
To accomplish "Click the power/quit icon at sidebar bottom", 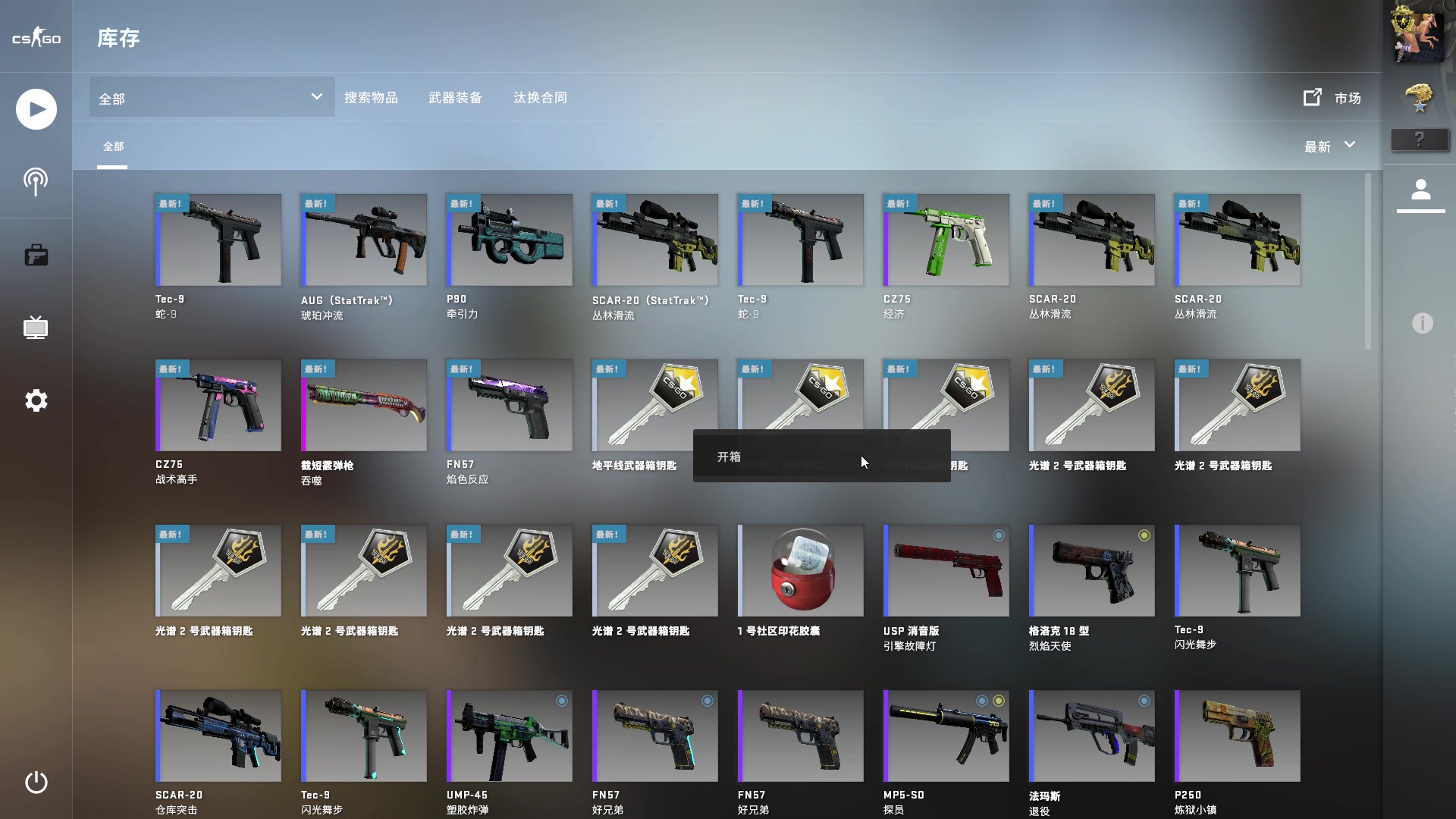I will [x=36, y=783].
